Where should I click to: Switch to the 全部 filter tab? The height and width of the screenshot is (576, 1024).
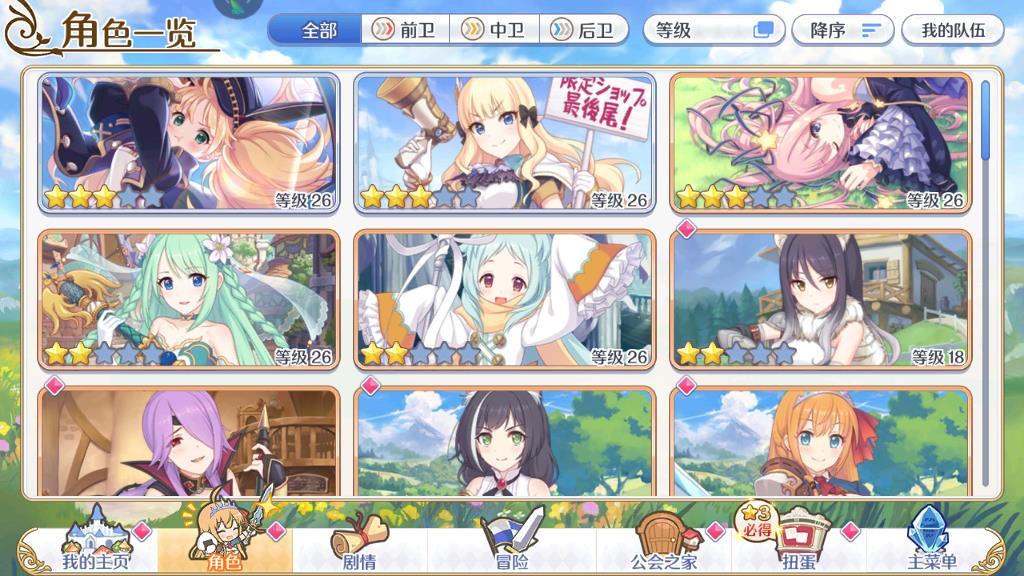tap(317, 30)
